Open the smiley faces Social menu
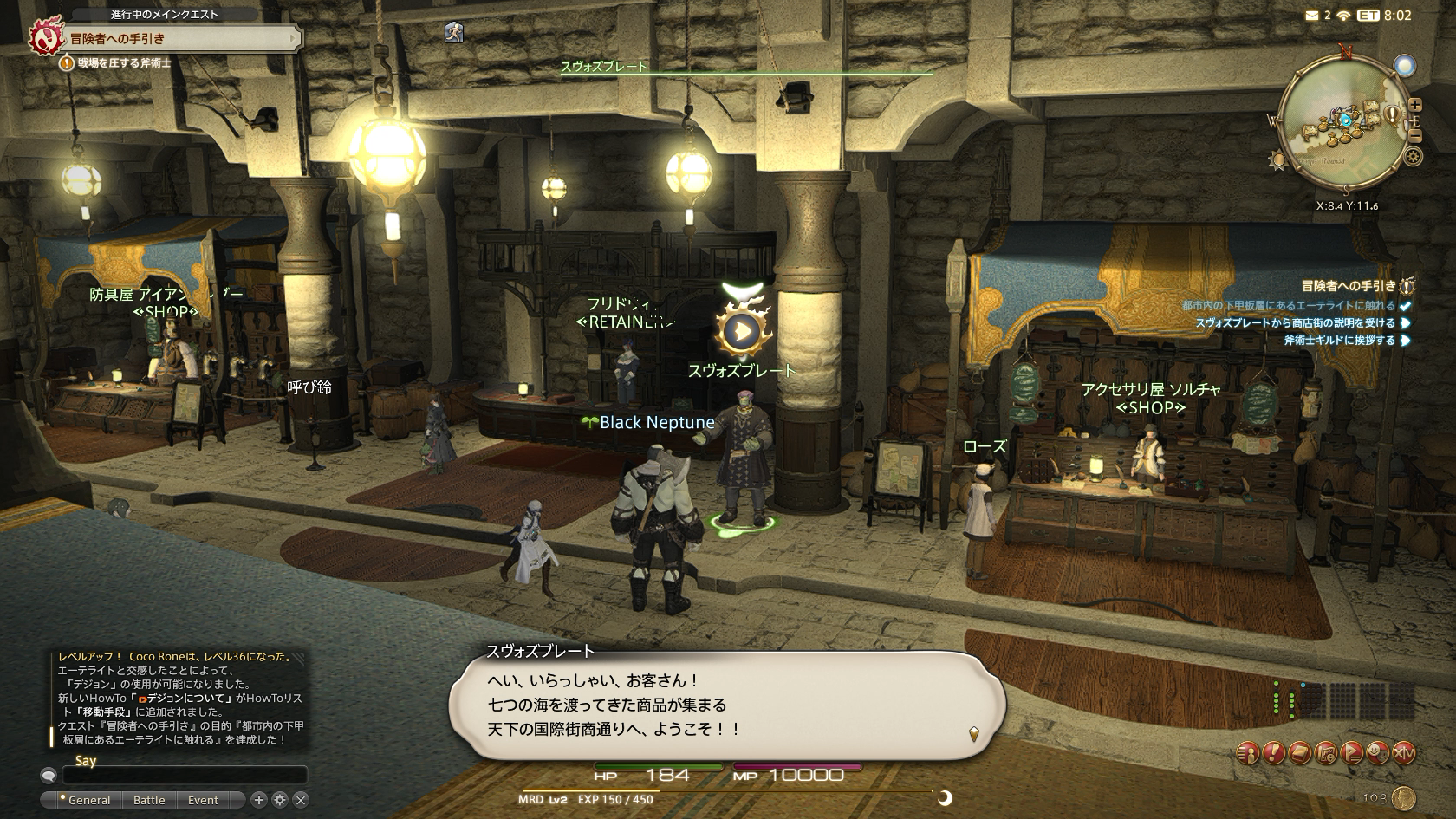Screen dimensions: 1456x819 [1378, 752]
